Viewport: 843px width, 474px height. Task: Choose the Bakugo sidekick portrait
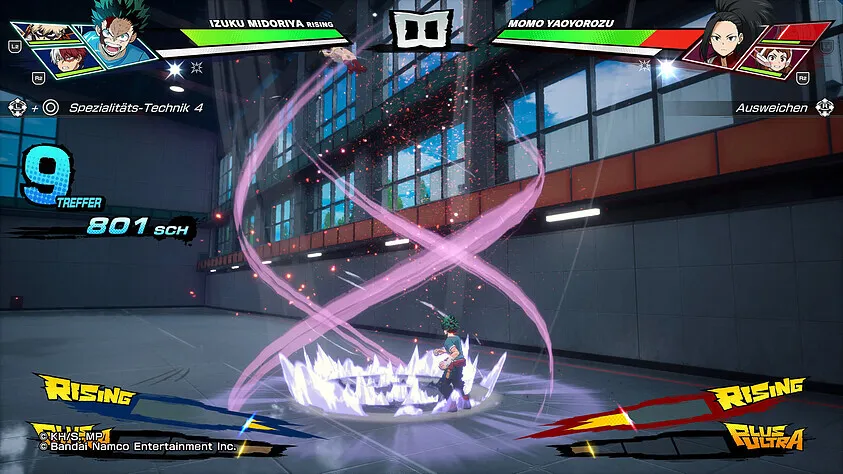(x=47, y=31)
